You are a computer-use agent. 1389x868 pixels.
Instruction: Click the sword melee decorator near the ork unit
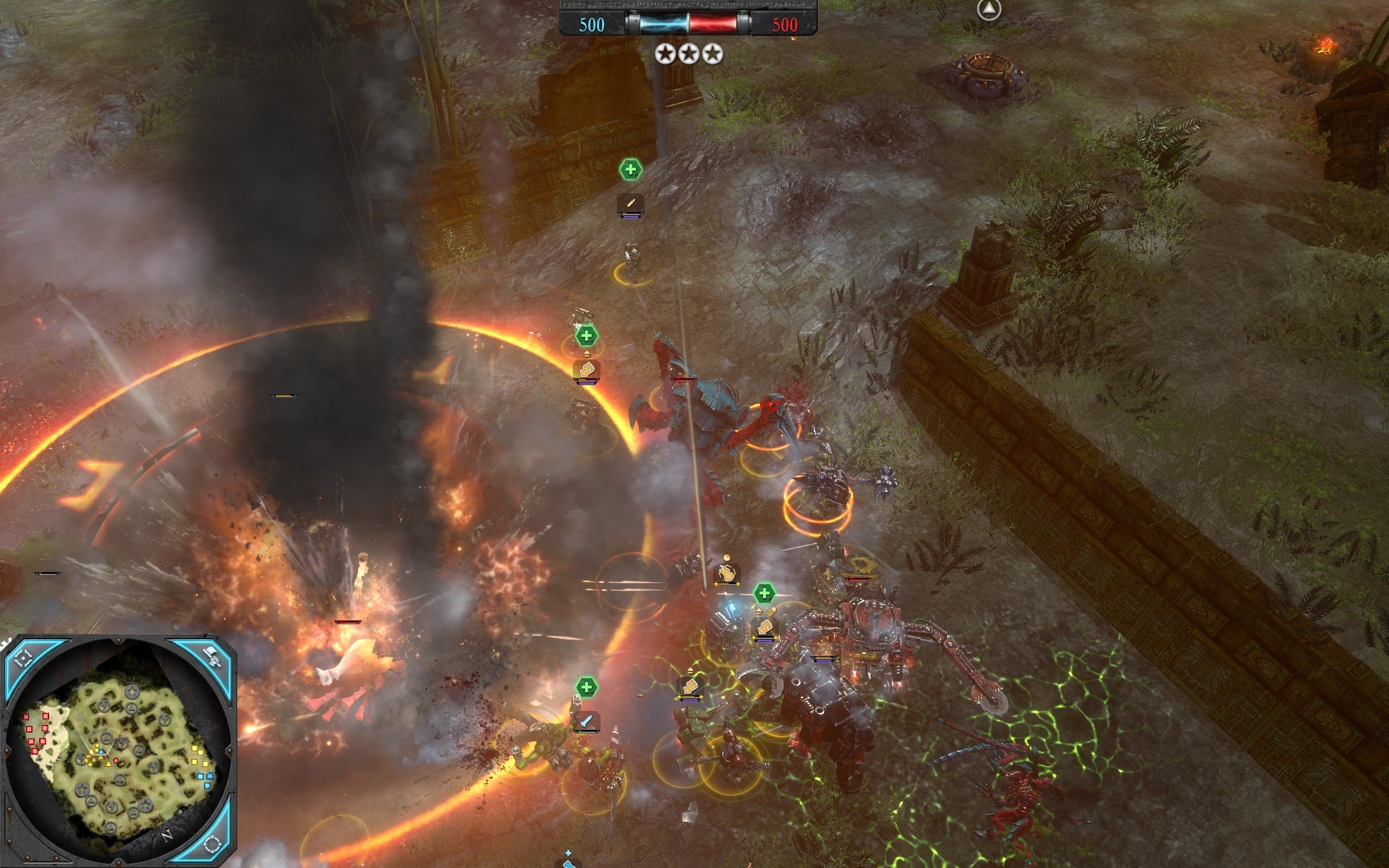coord(587,720)
